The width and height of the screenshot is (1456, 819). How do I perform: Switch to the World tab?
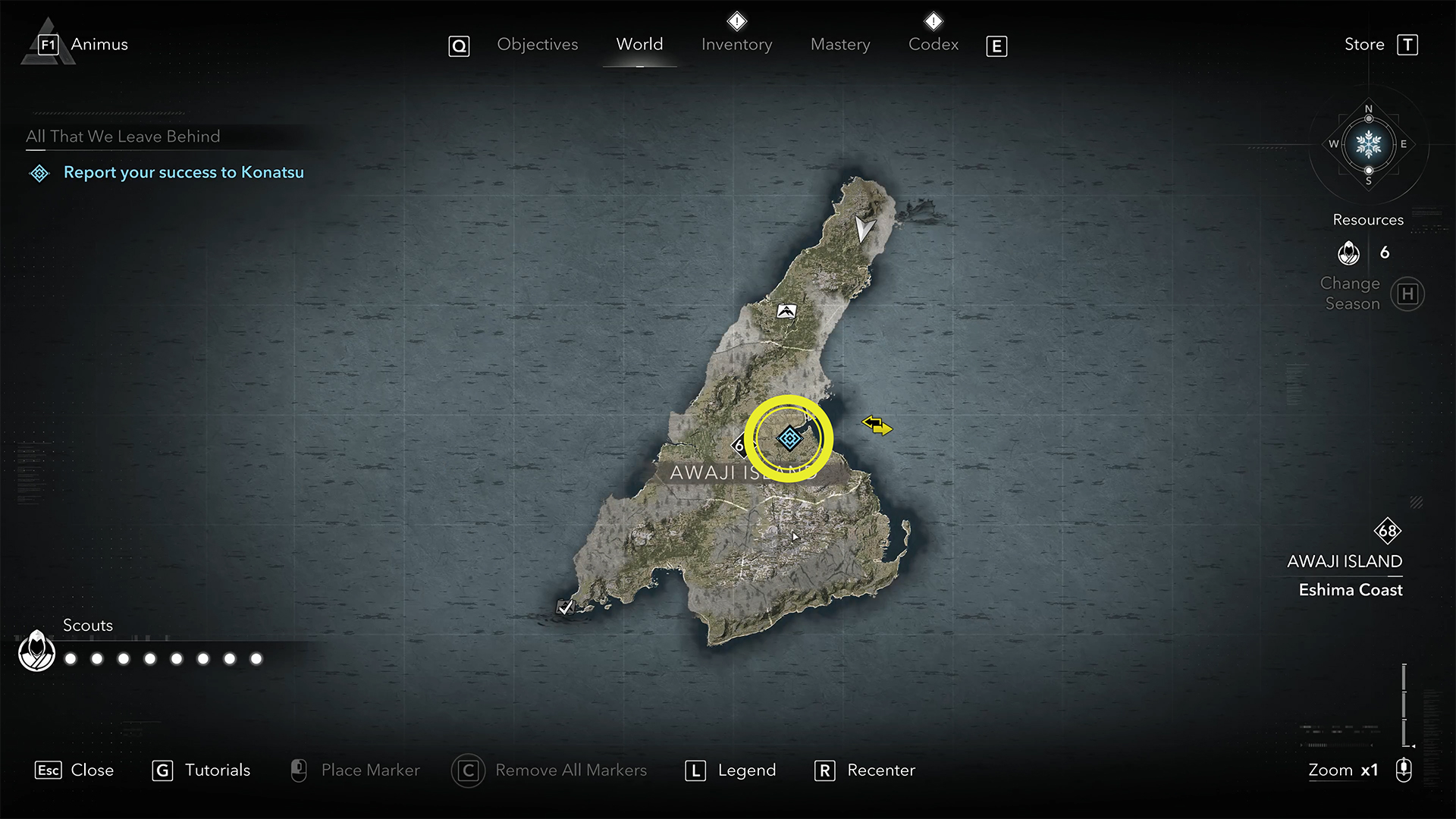(639, 45)
